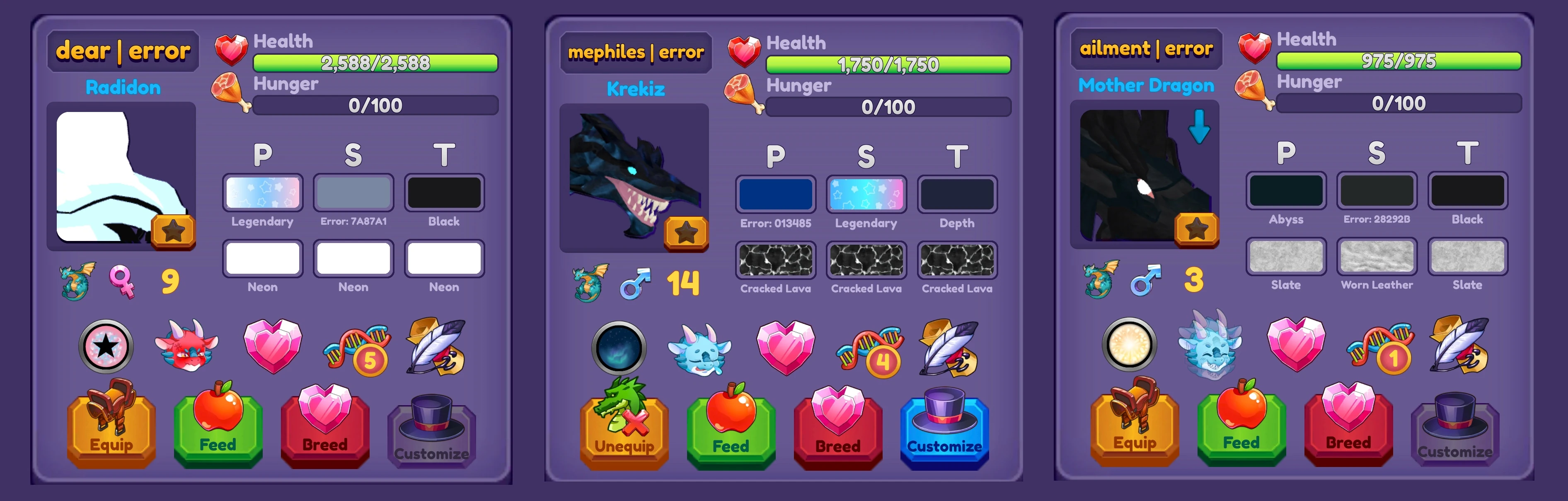Image resolution: width=1568 pixels, height=501 pixels.
Task: Toggle the favorite star on Radidon's portrait
Action: pos(175,231)
